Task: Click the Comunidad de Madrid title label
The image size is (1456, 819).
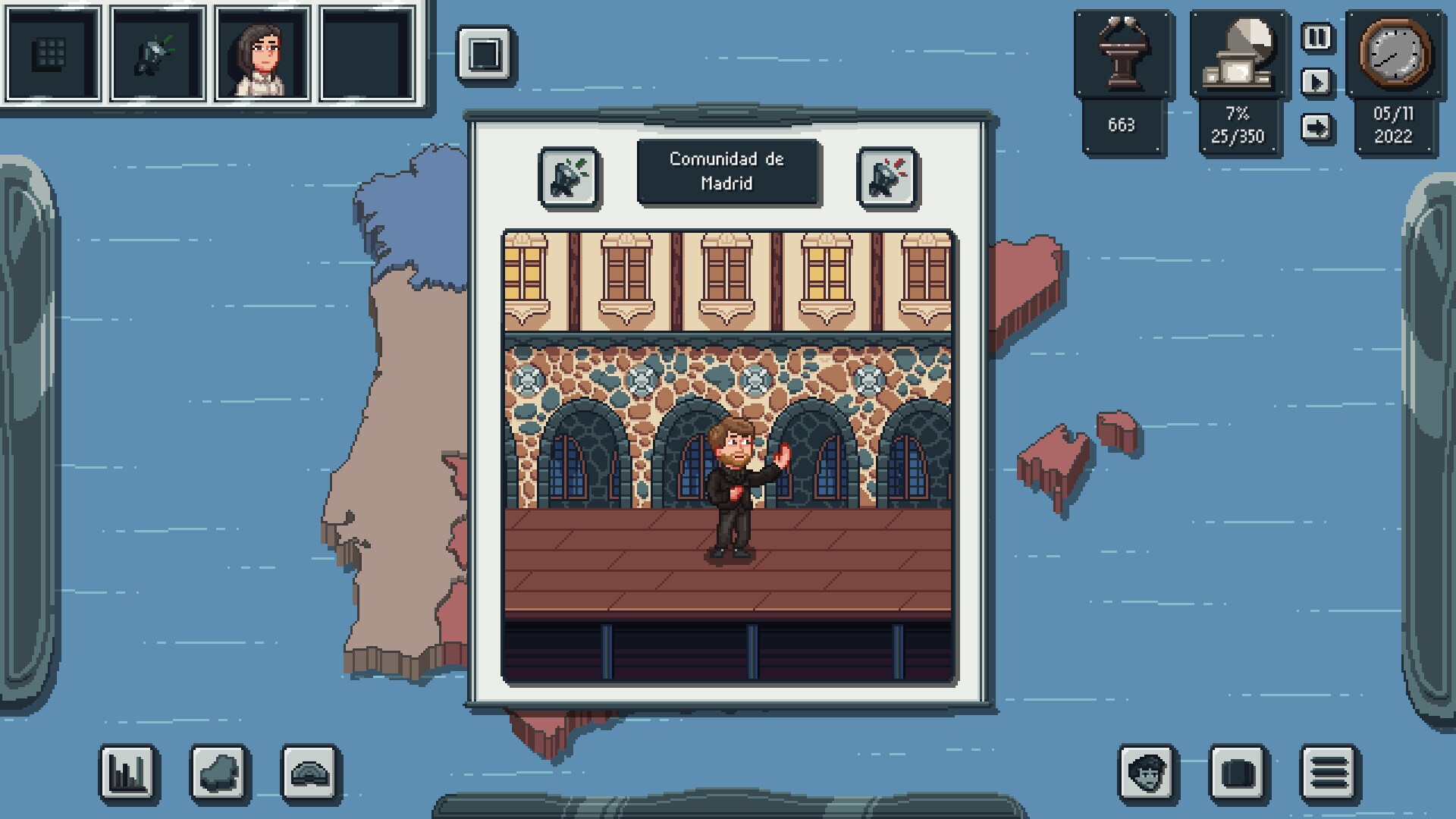Action: pos(727,171)
